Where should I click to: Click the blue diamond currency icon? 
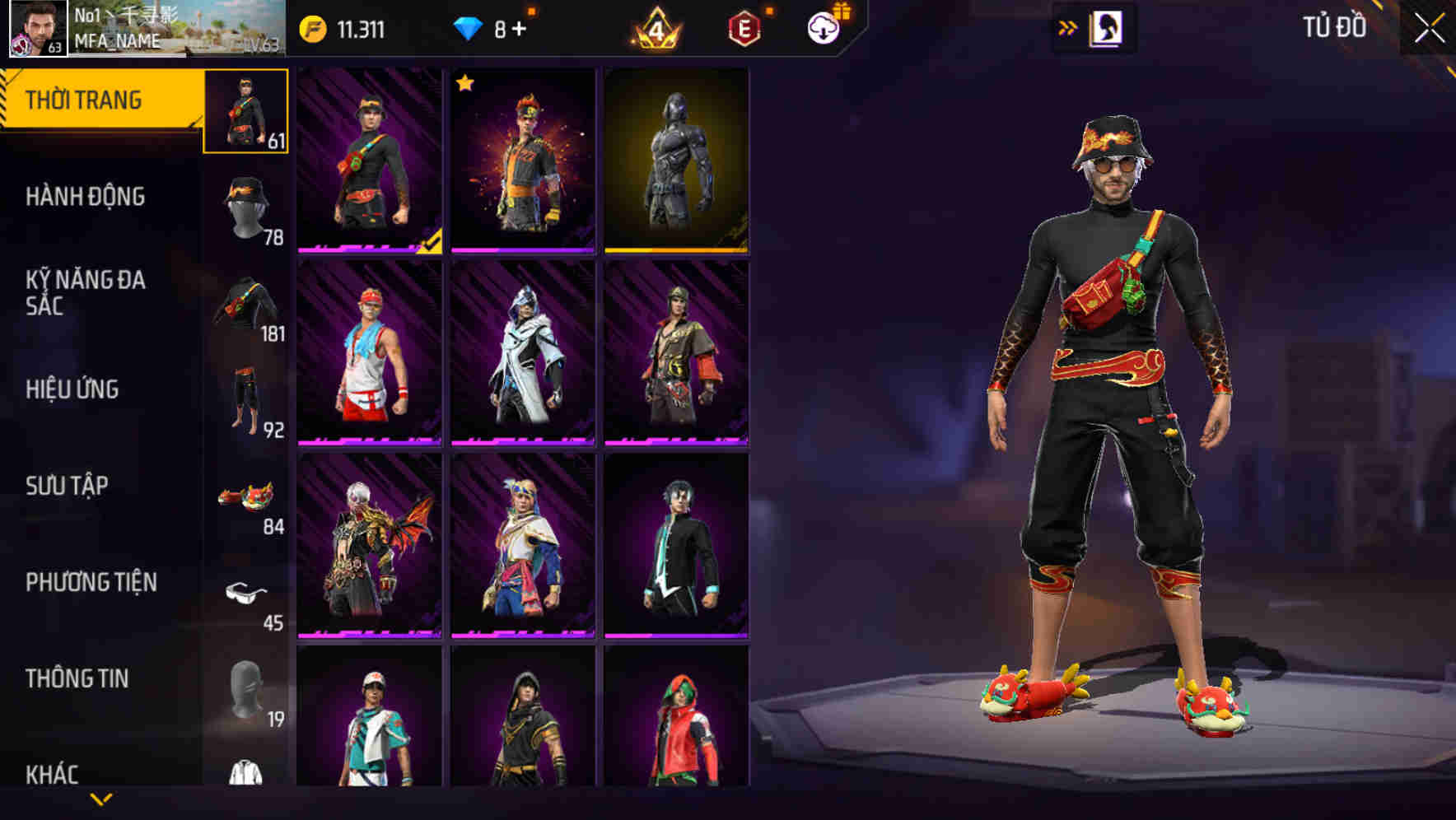coord(469,26)
